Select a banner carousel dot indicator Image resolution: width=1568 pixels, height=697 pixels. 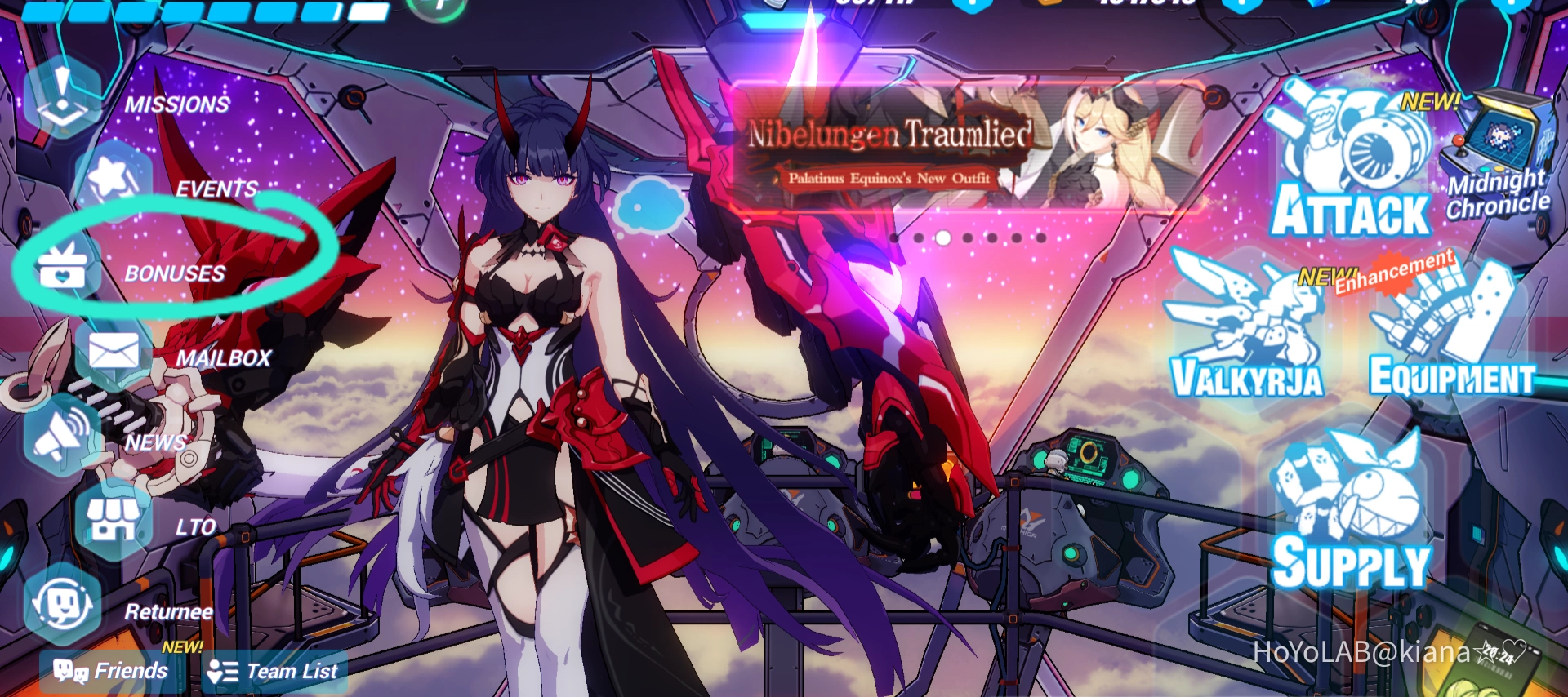944,237
